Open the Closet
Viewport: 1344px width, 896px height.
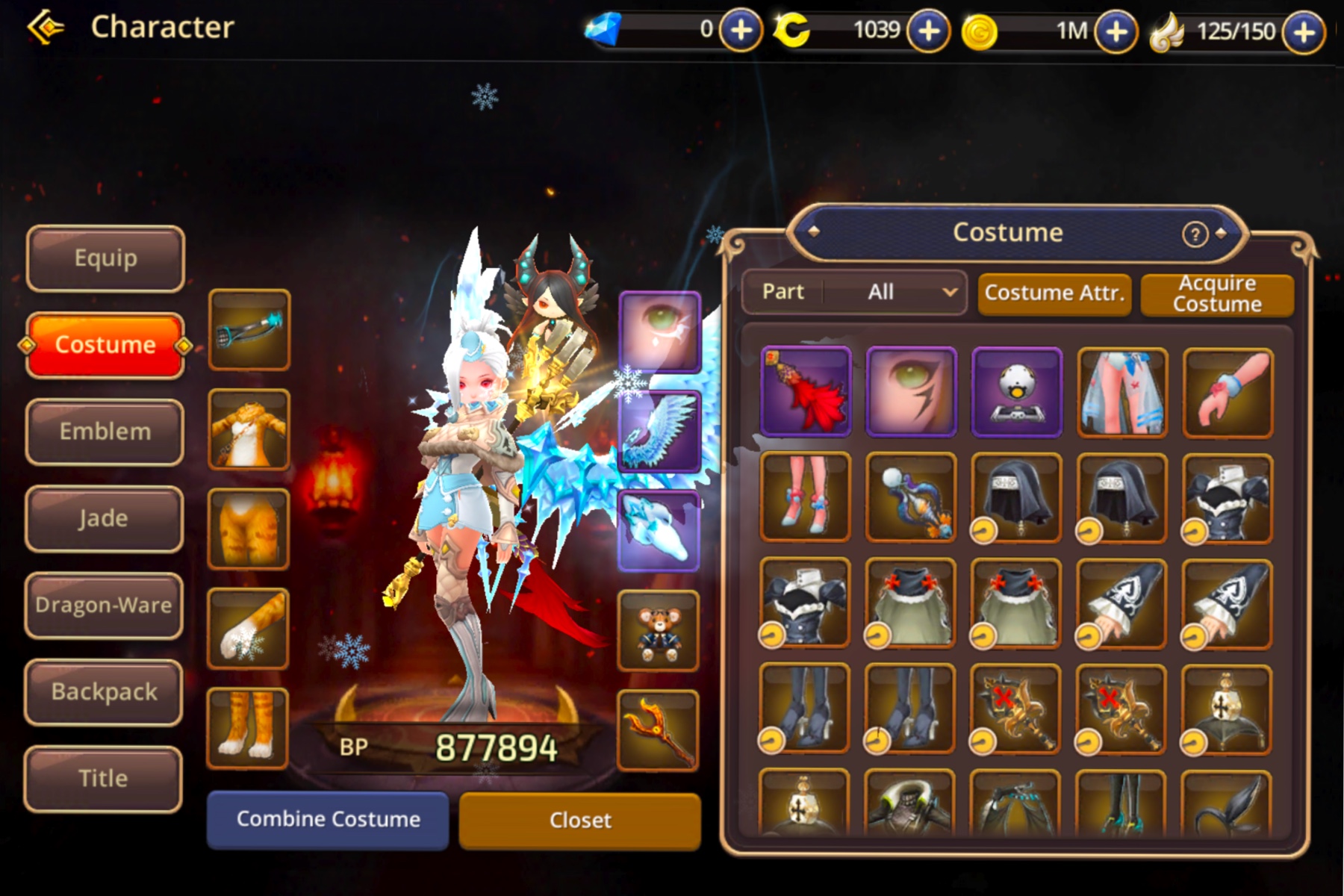(580, 821)
